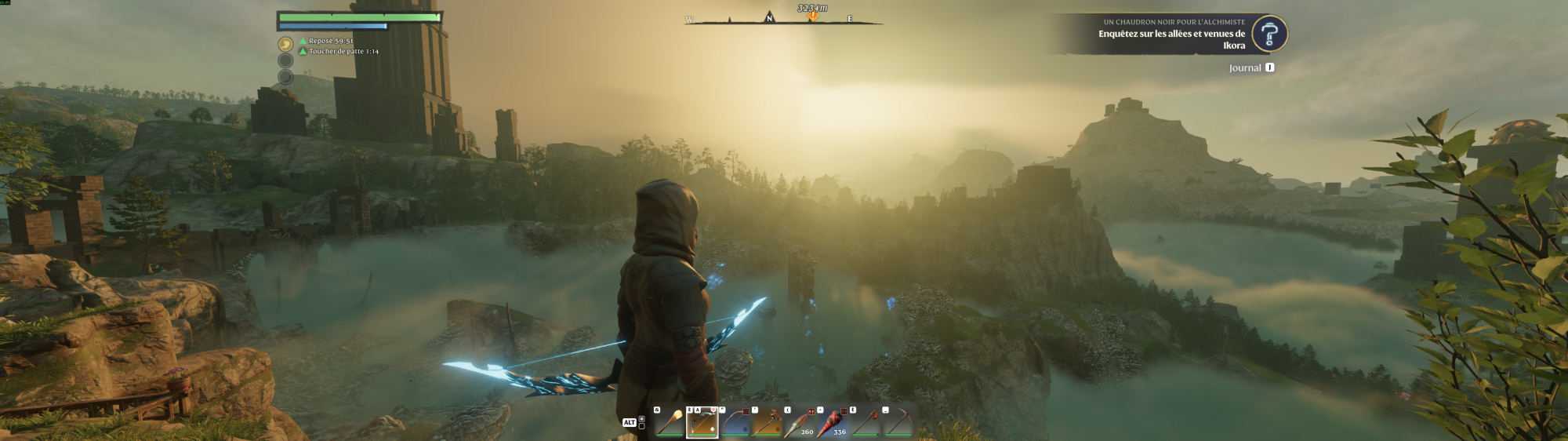Select the red arrow stack showing 336
The image size is (1568, 441).
(x=832, y=424)
